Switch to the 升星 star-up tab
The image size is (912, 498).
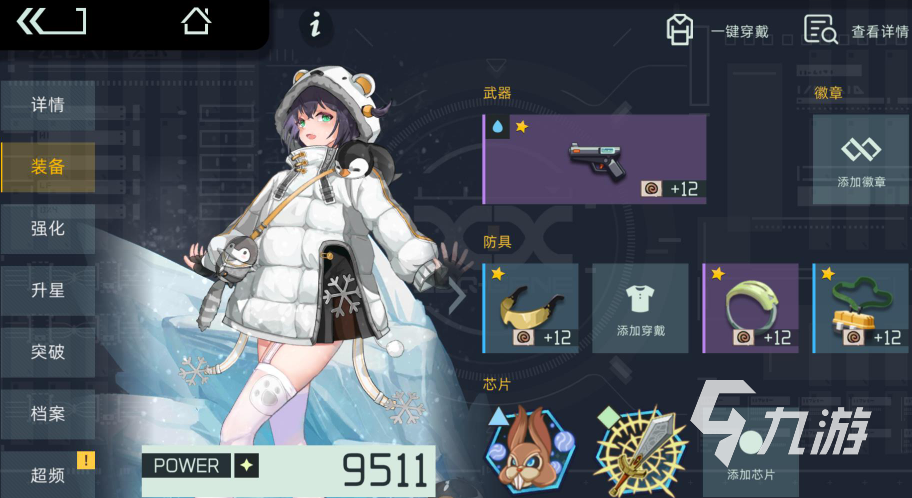click(x=48, y=291)
